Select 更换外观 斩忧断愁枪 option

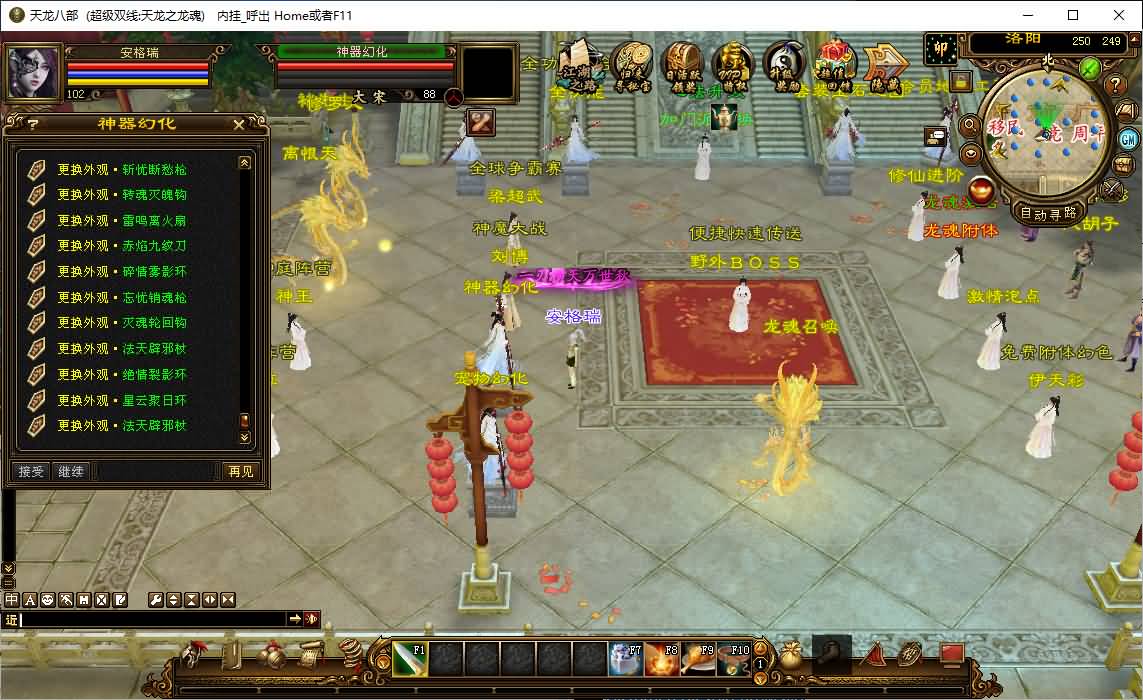coord(121,169)
